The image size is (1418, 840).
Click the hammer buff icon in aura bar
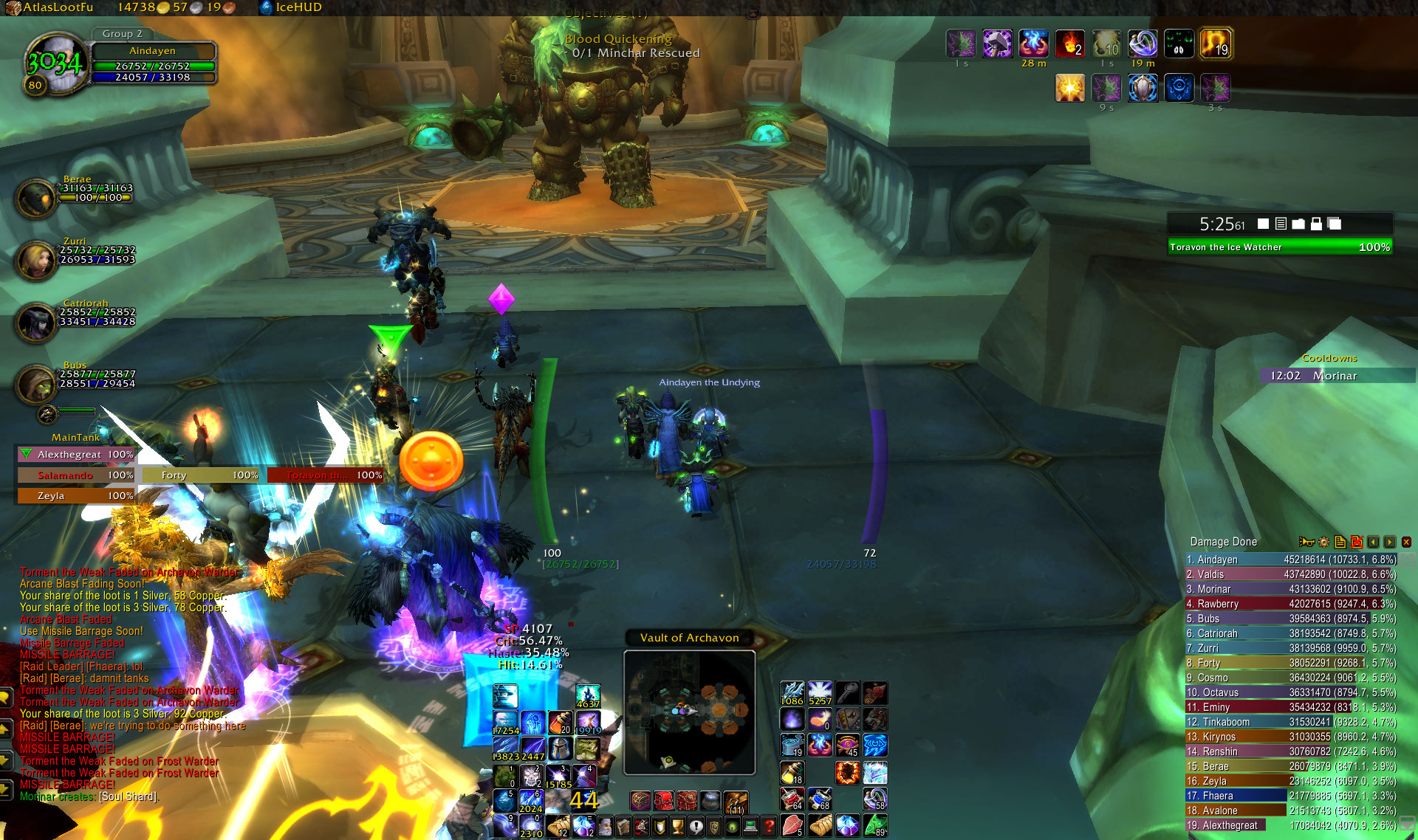coord(996,44)
